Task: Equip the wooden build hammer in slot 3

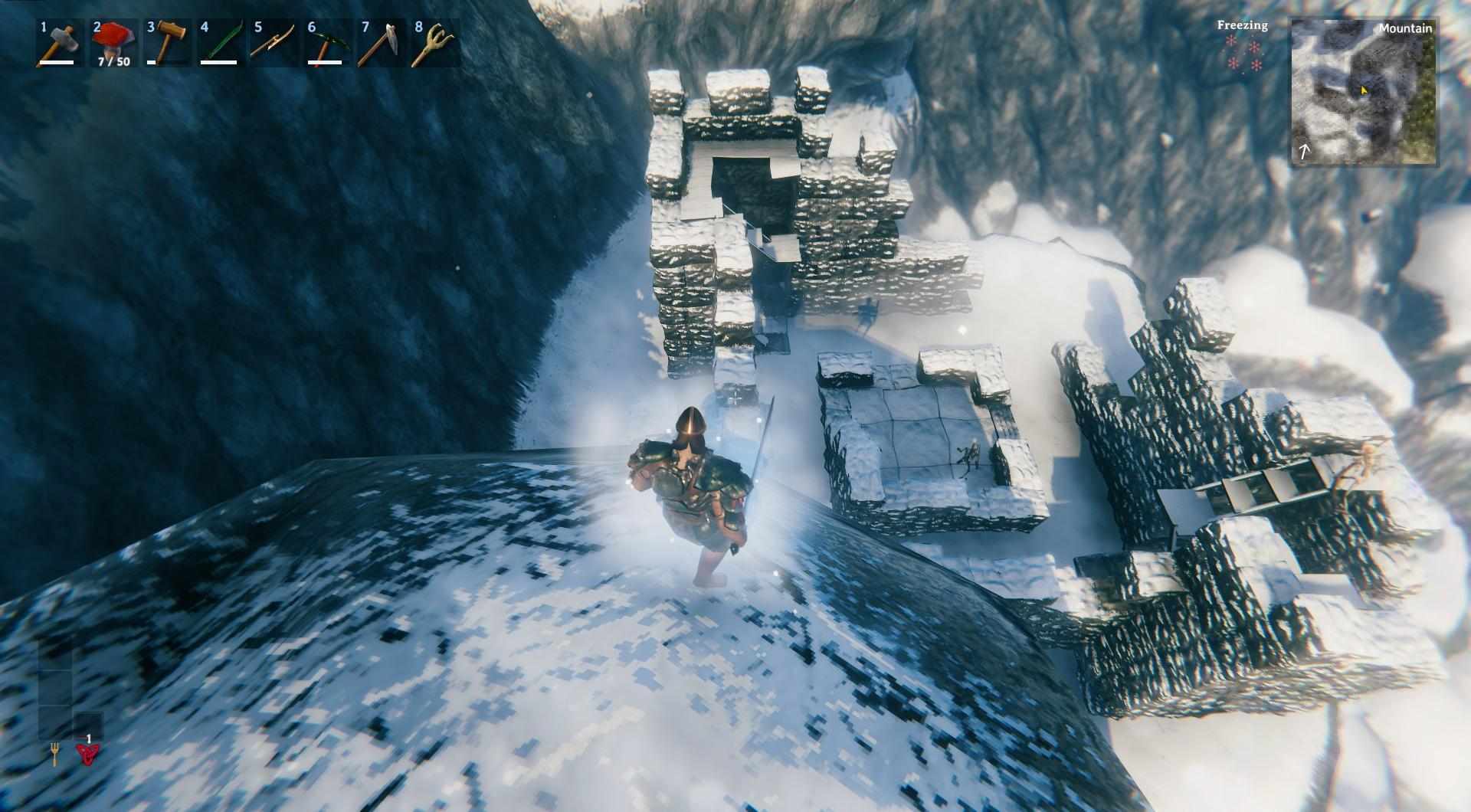Action: [x=166, y=43]
